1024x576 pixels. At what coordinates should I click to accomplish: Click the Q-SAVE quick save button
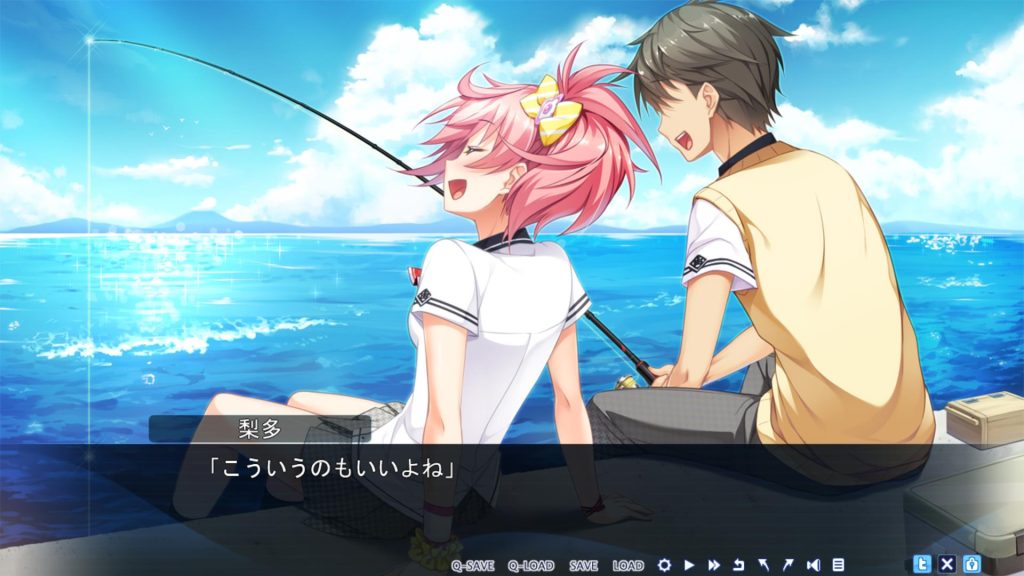473,565
